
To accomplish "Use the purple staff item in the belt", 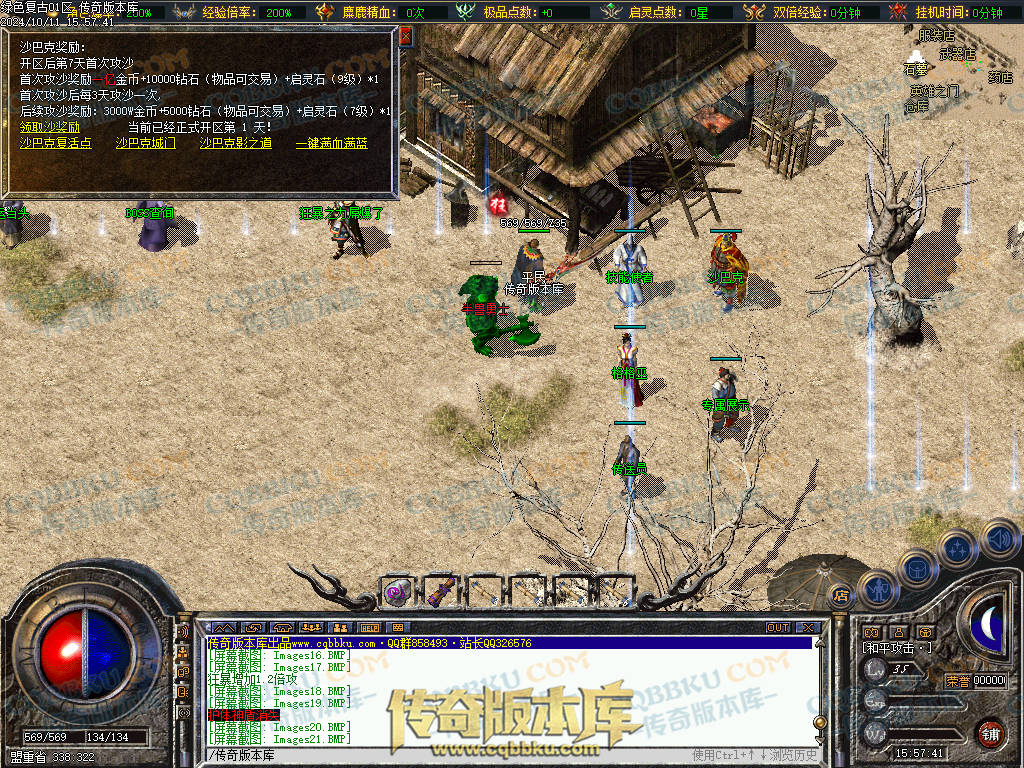I will (440, 592).
